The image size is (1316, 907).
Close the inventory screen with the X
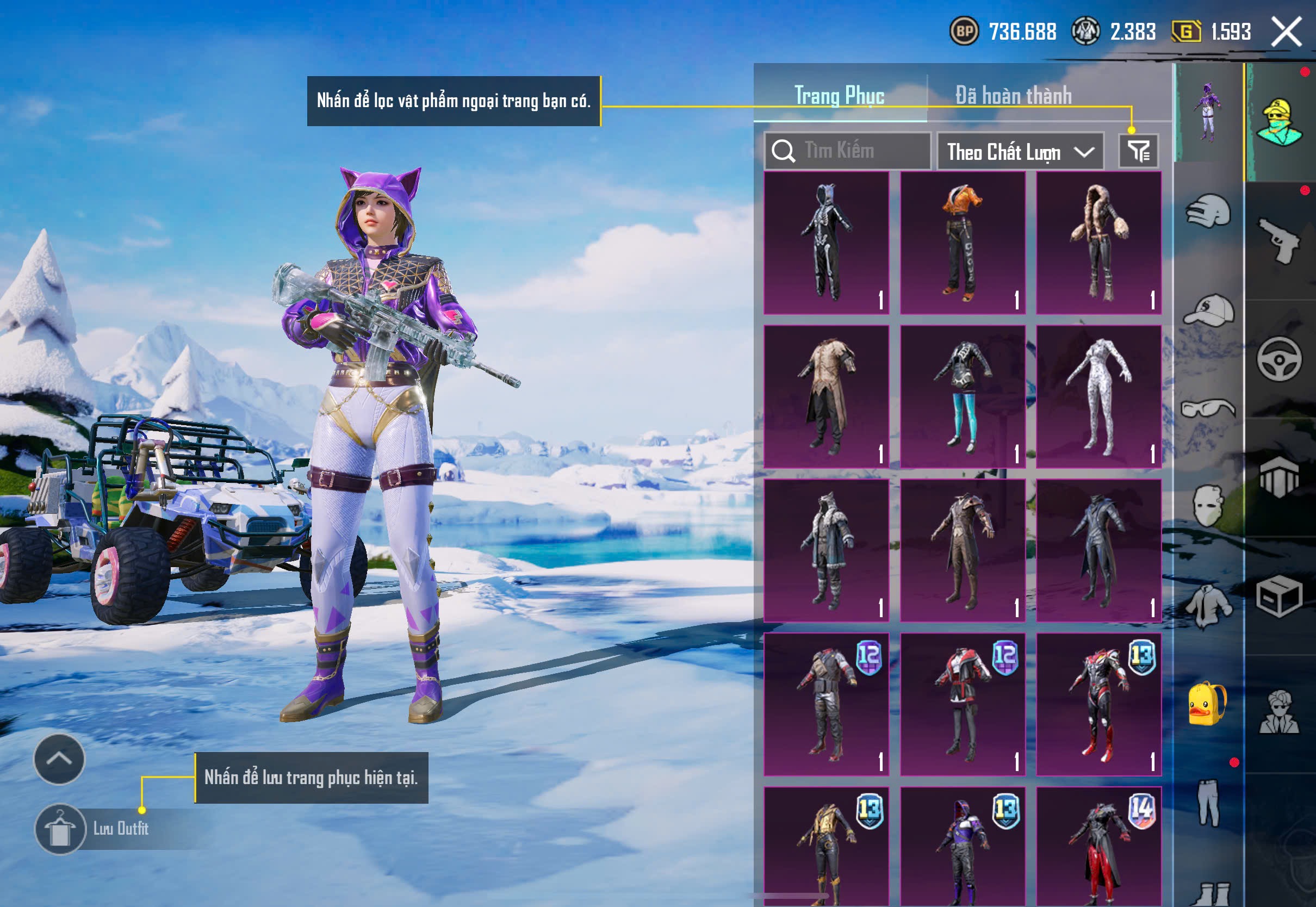click(1286, 32)
